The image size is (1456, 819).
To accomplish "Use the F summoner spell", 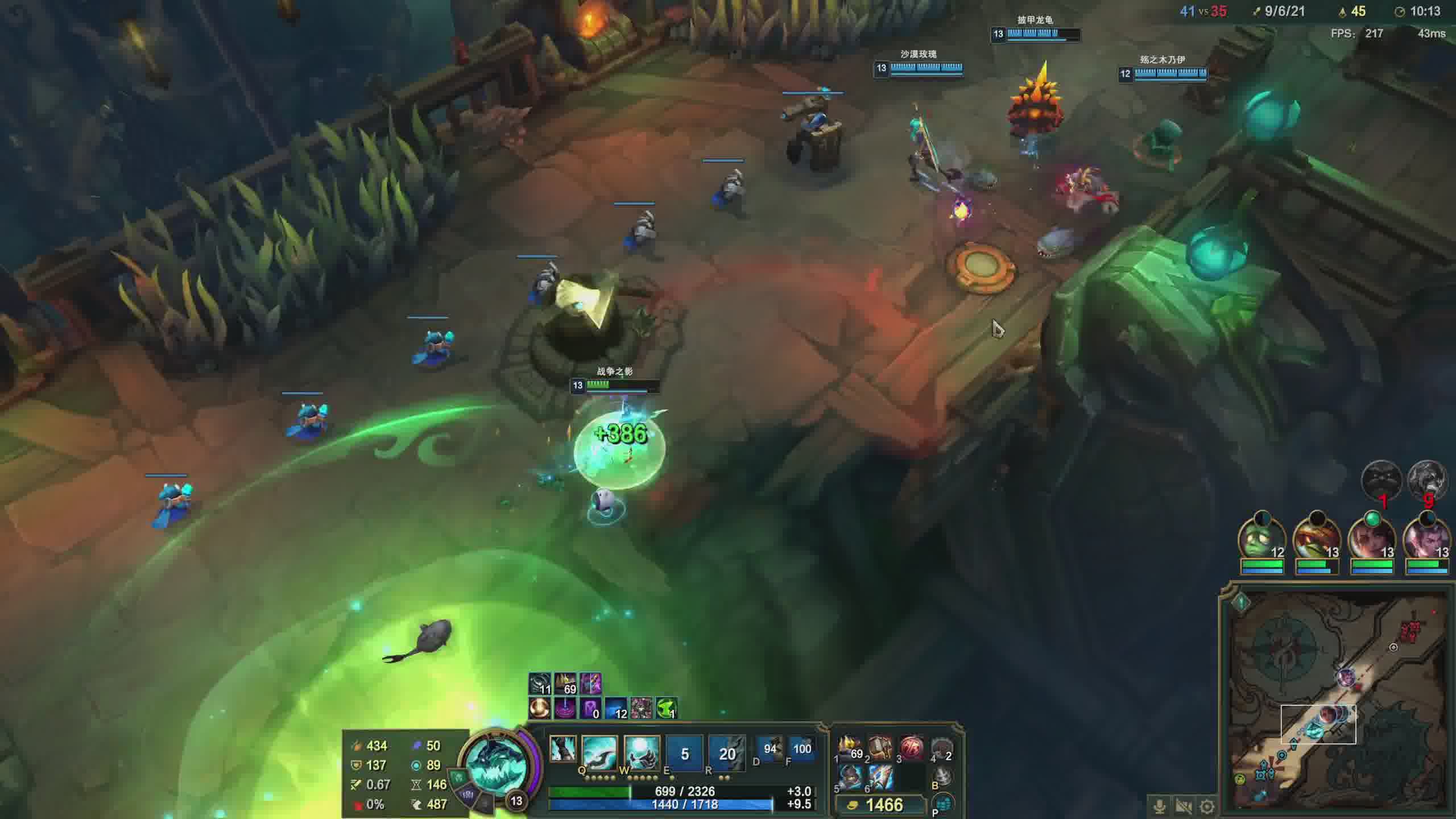I will click(x=801, y=749).
